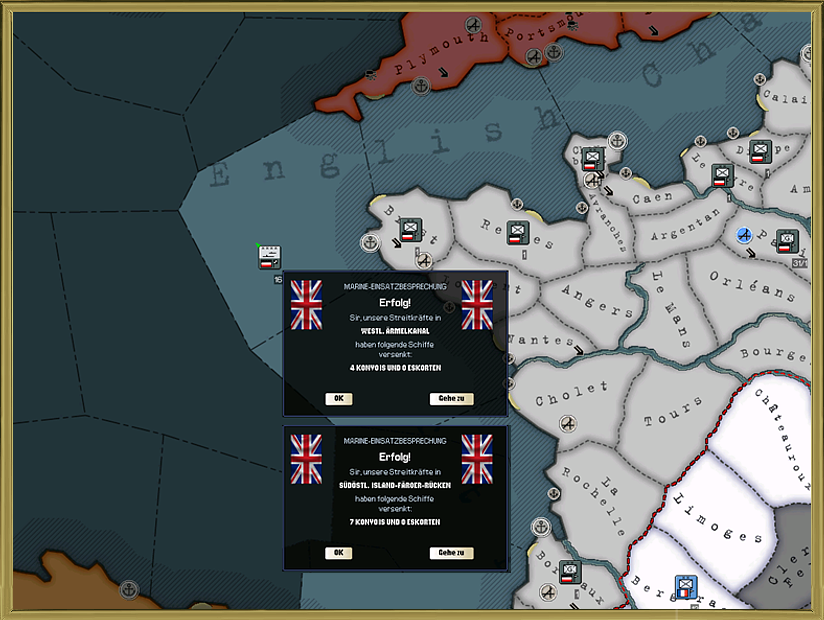Go to Island-Färöer-Rücken via 'Gehe zu'
Image resolution: width=824 pixels, height=620 pixels.
[x=451, y=553]
